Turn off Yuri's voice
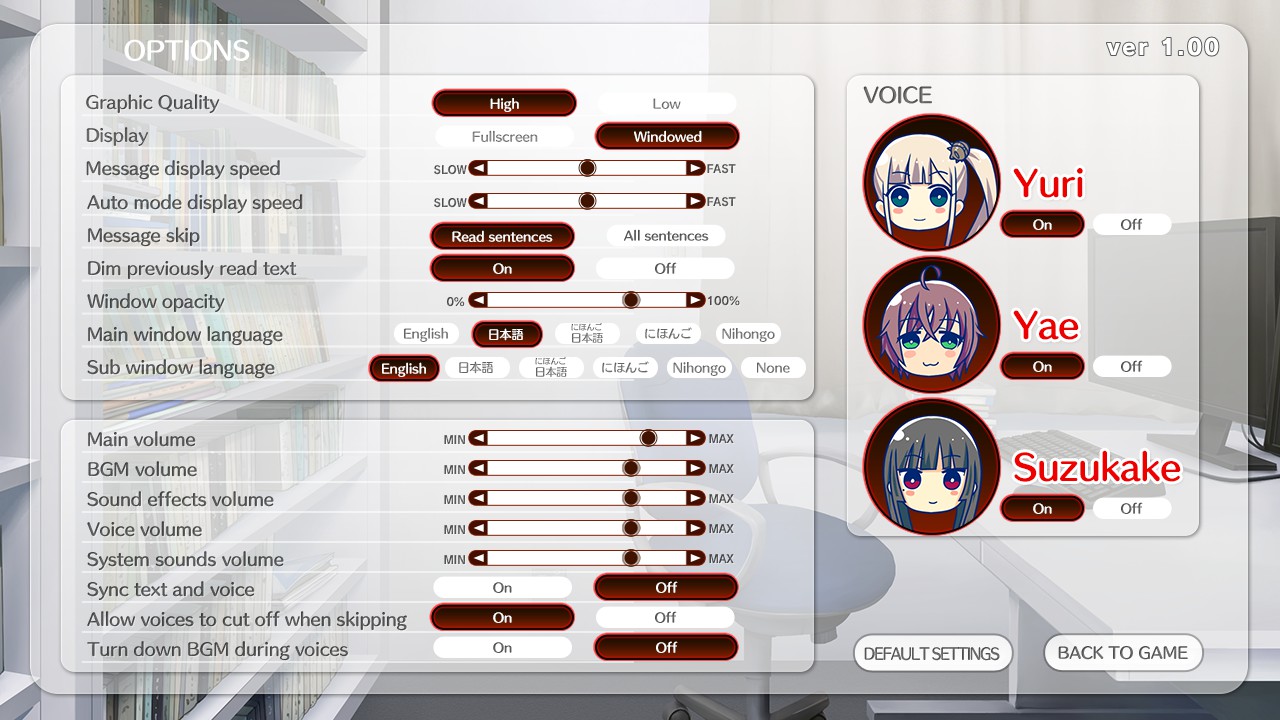 pos(1131,224)
